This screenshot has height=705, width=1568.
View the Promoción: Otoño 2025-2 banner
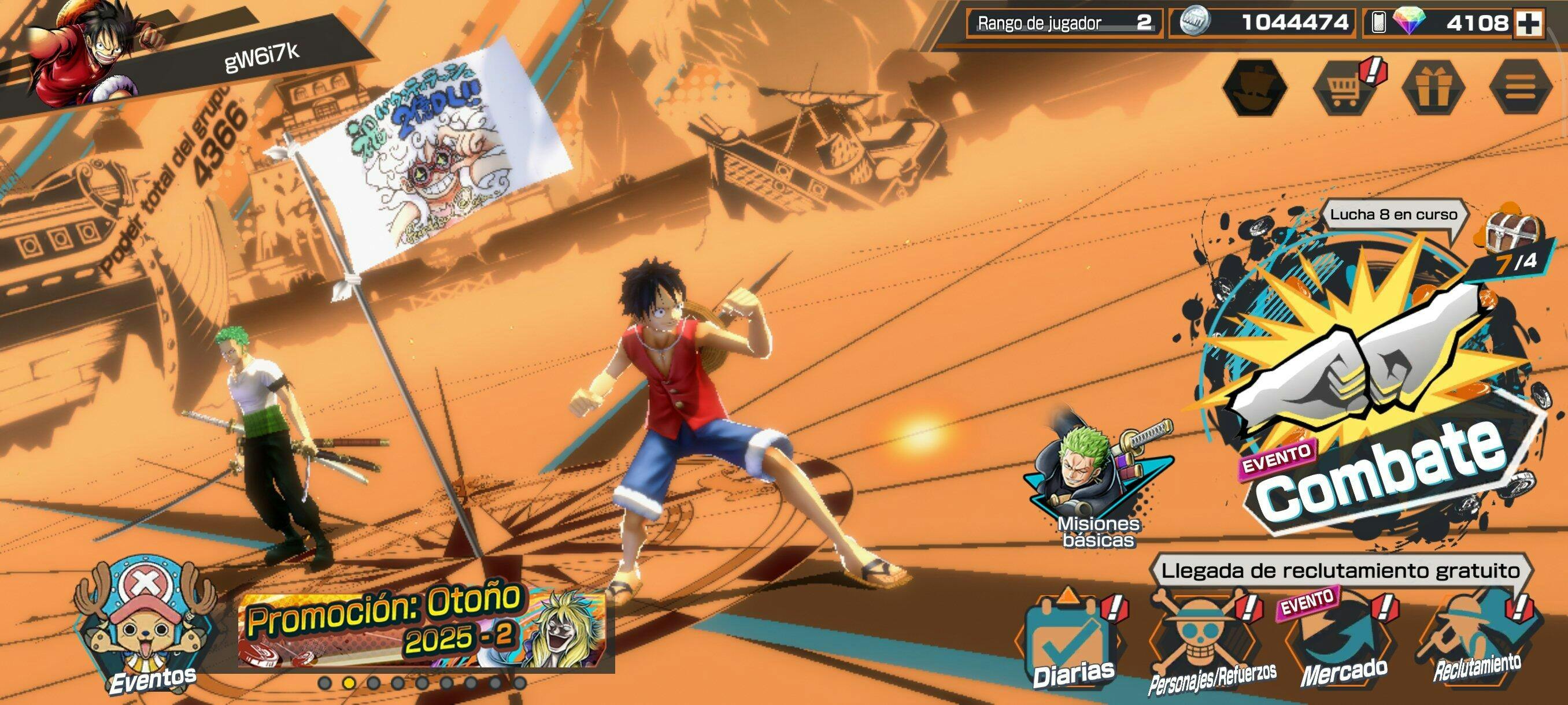(x=425, y=626)
